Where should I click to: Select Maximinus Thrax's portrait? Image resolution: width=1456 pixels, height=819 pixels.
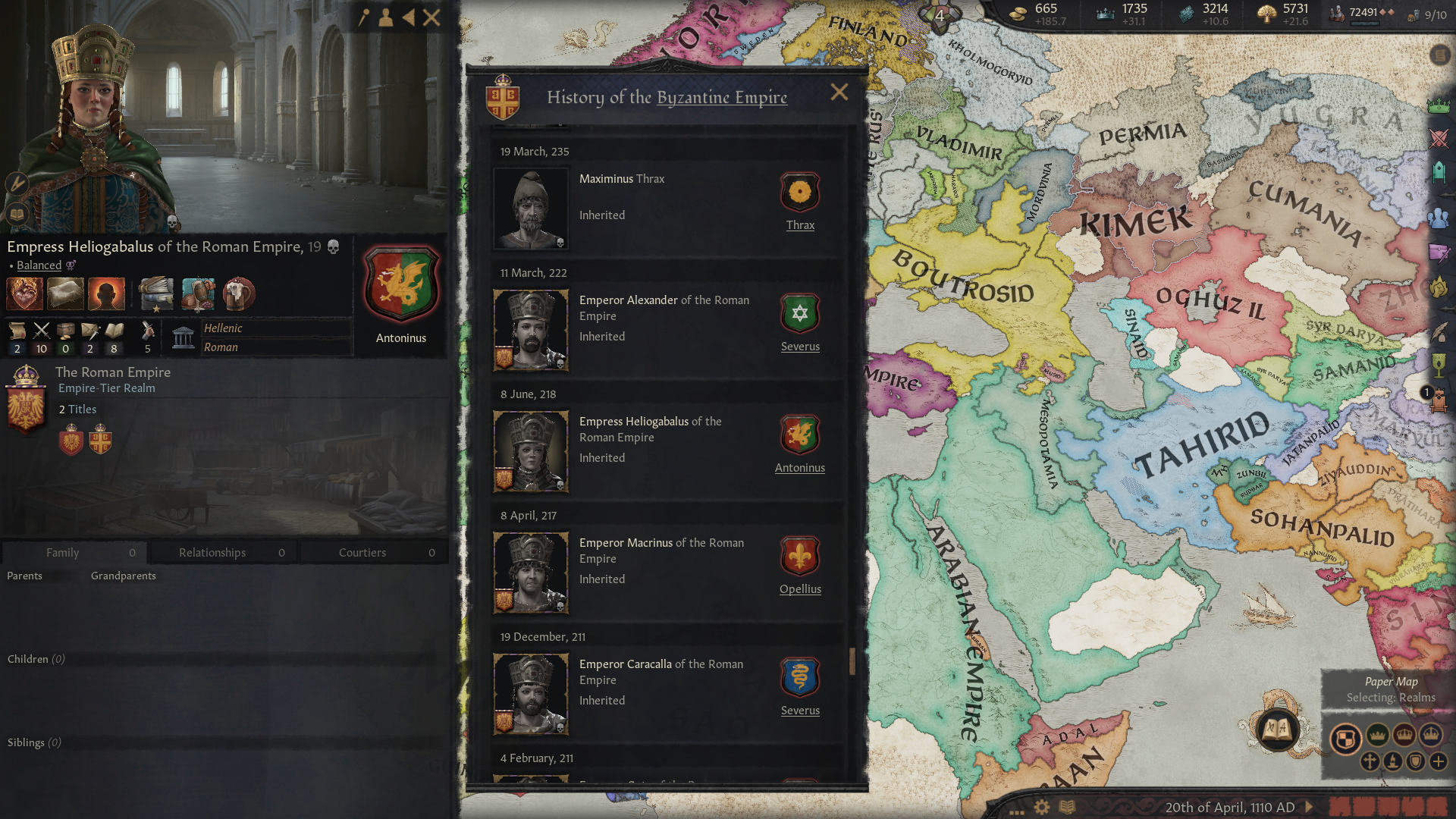click(531, 209)
